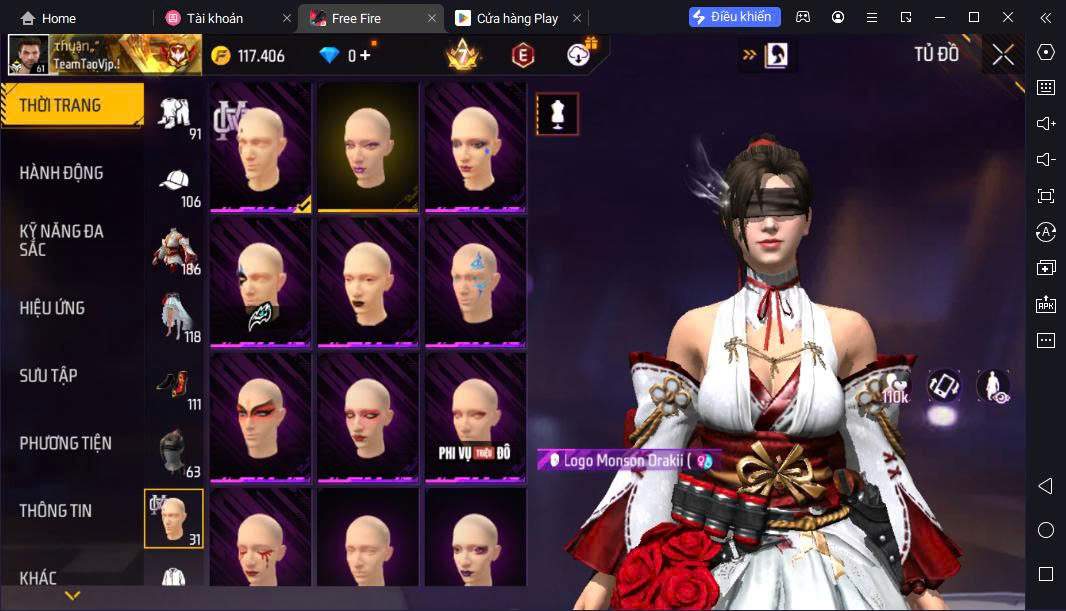
Task: Open the THÔNG TIN category
Action: [56, 511]
